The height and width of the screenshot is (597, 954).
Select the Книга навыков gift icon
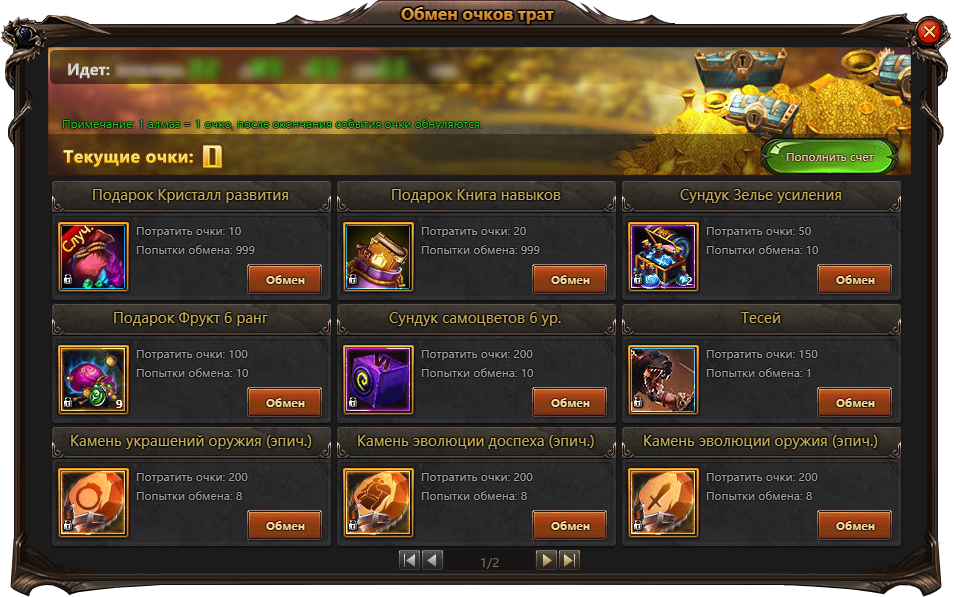(x=379, y=257)
